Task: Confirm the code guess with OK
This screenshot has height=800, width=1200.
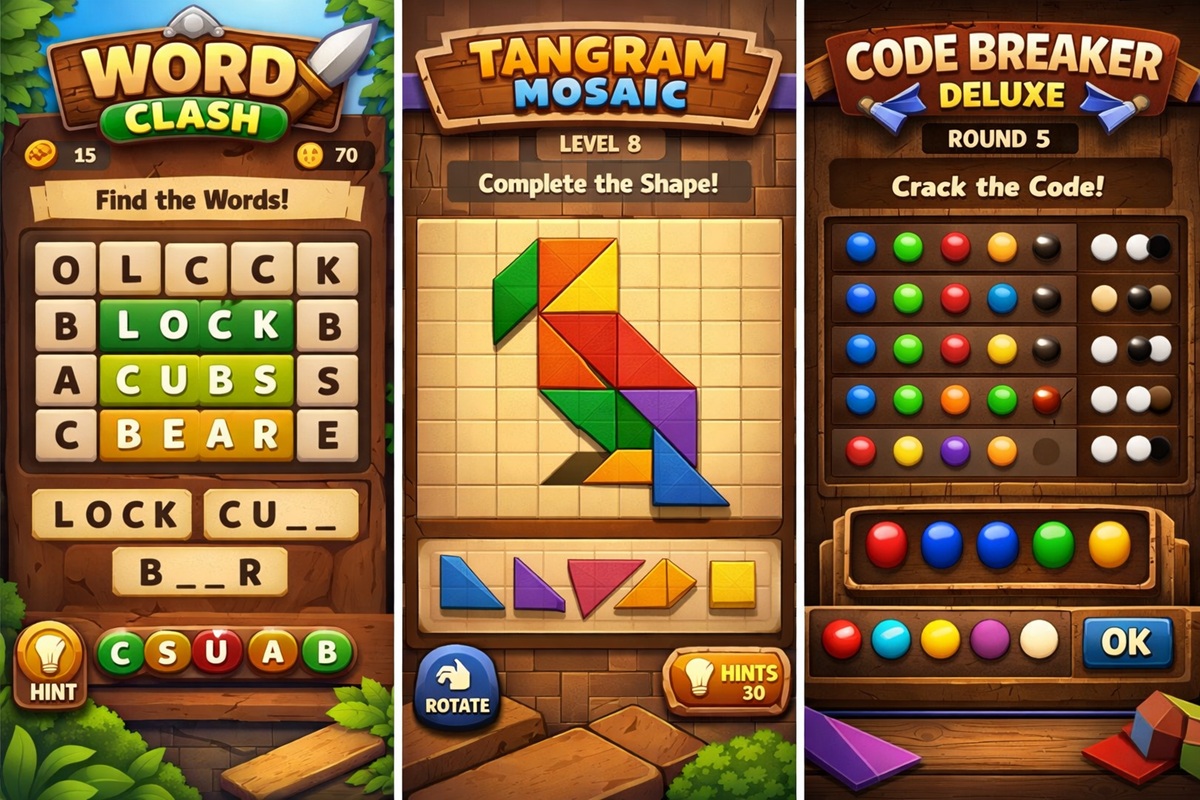Action: pos(1127,642)
